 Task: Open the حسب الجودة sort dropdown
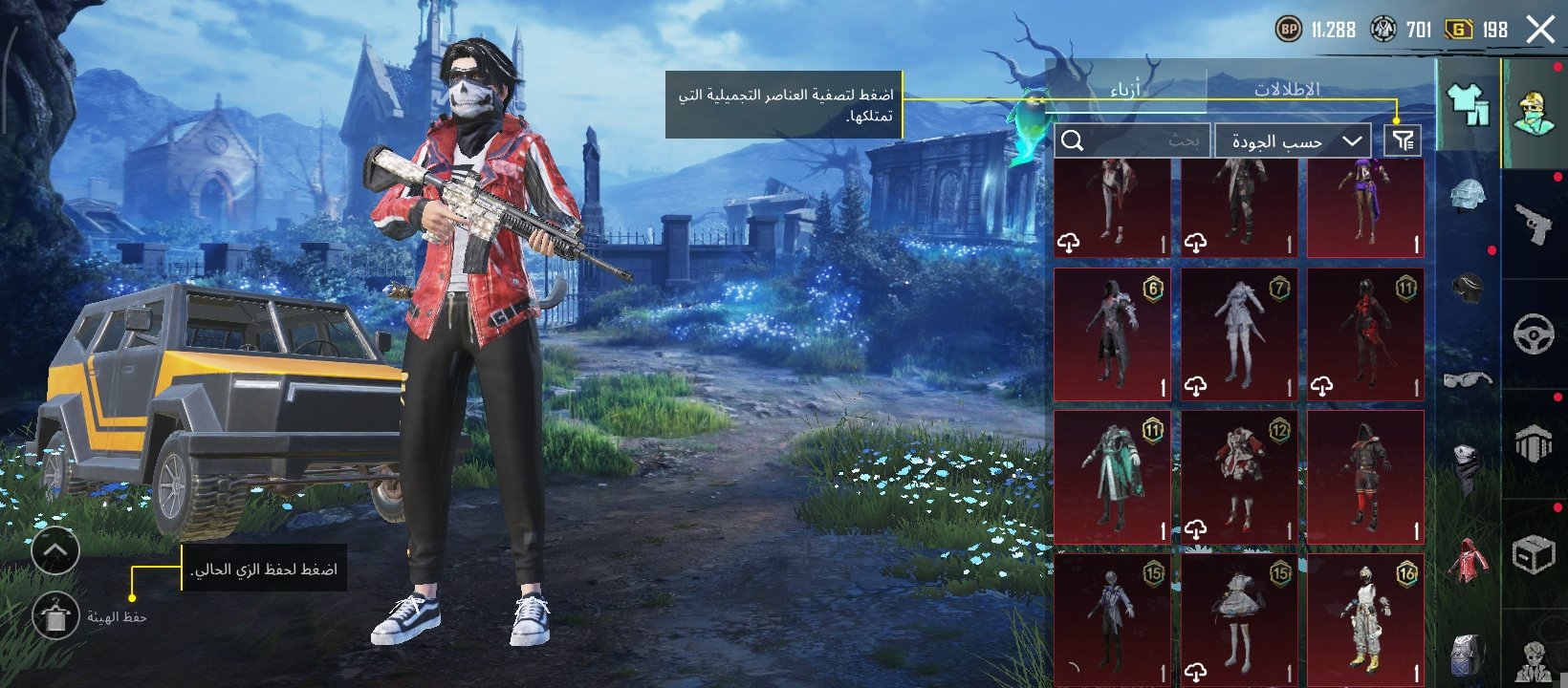point(1293,141)
